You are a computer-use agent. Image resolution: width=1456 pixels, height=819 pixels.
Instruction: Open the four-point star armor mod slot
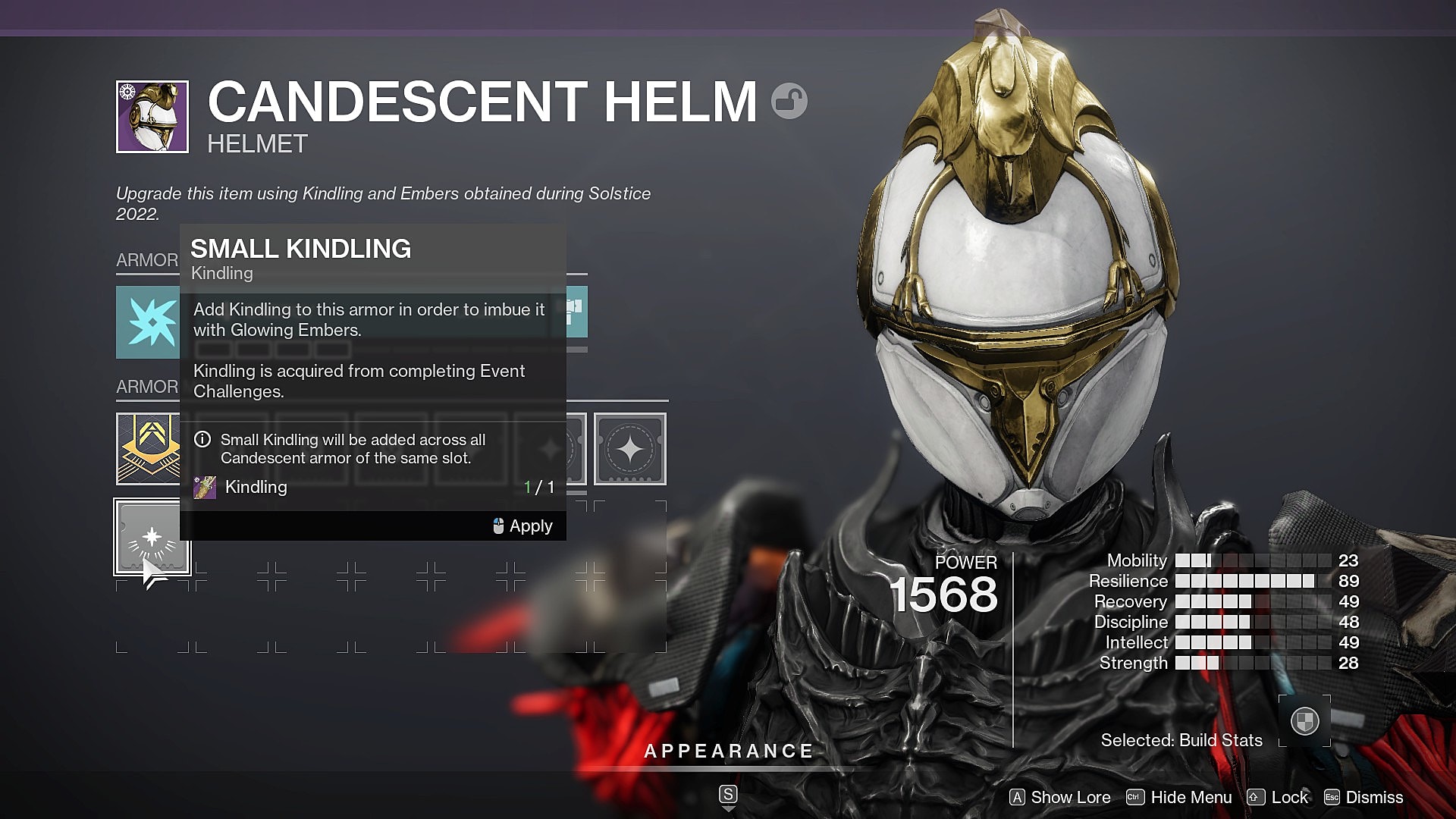click(629, 449)
